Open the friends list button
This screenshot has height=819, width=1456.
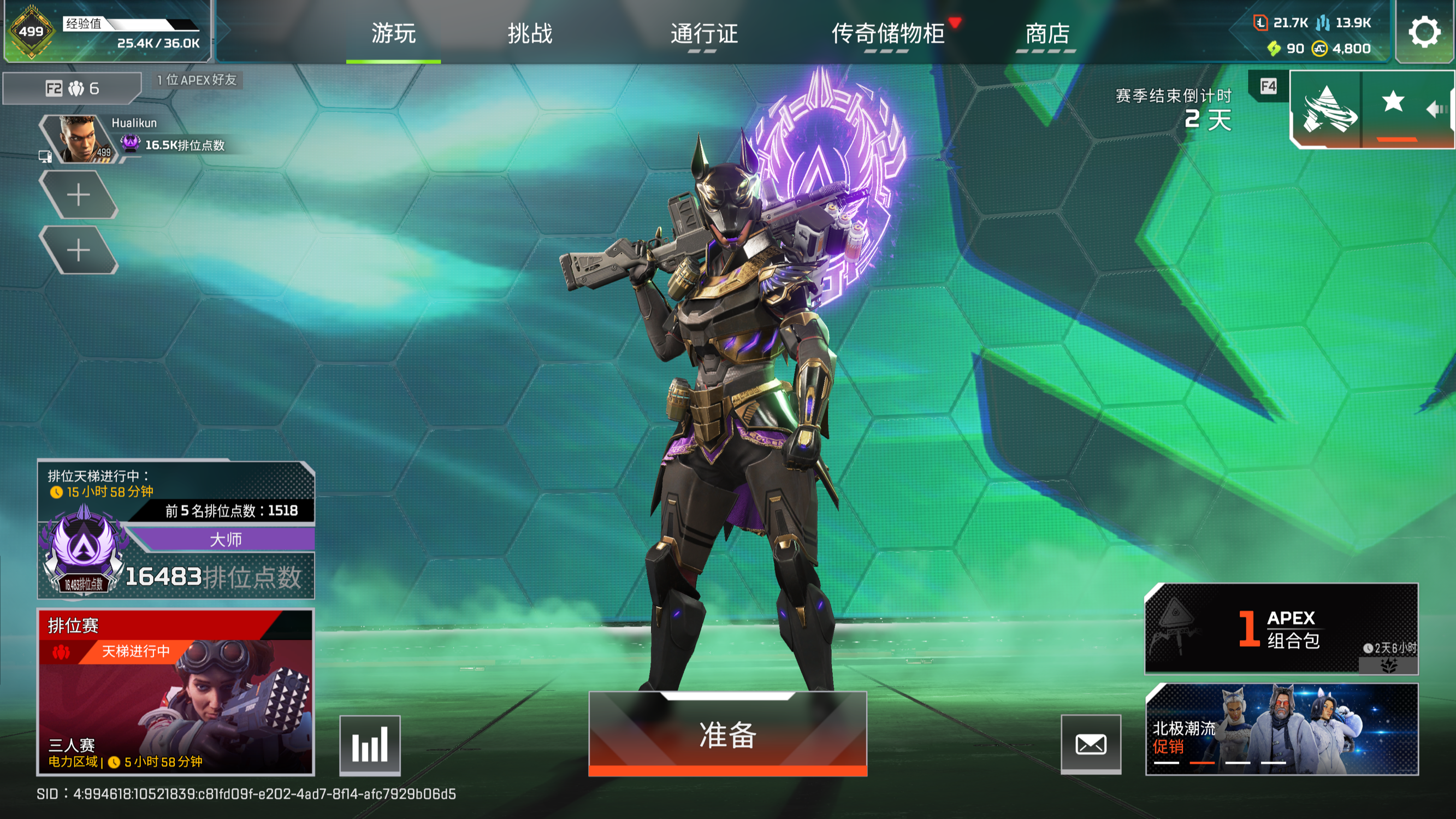tap(72, 88)
